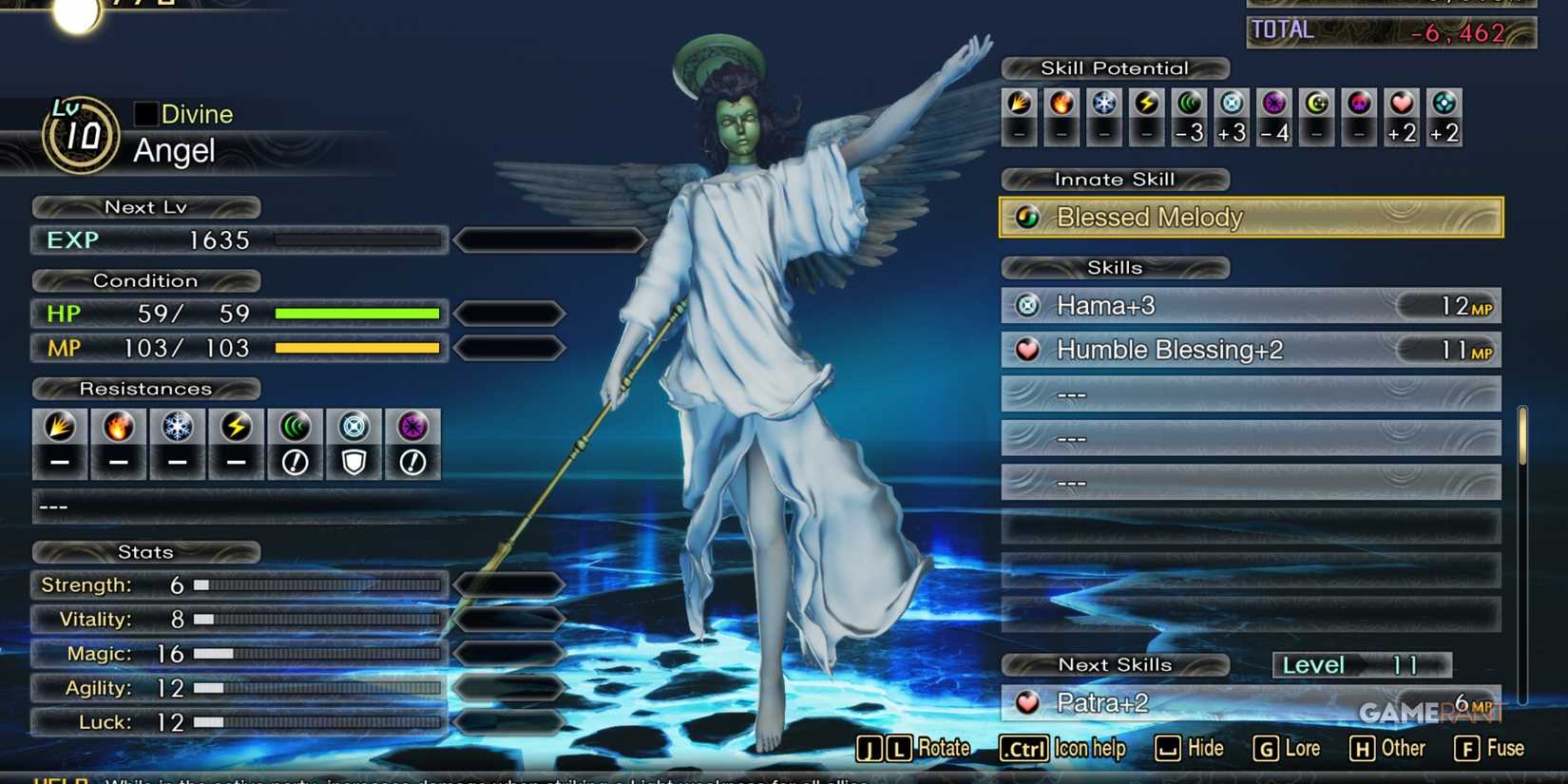Viewport: 1568px width, 784px height.
Task: Click the Light potential icon showing +3
Action: (x=1230, y=106)
